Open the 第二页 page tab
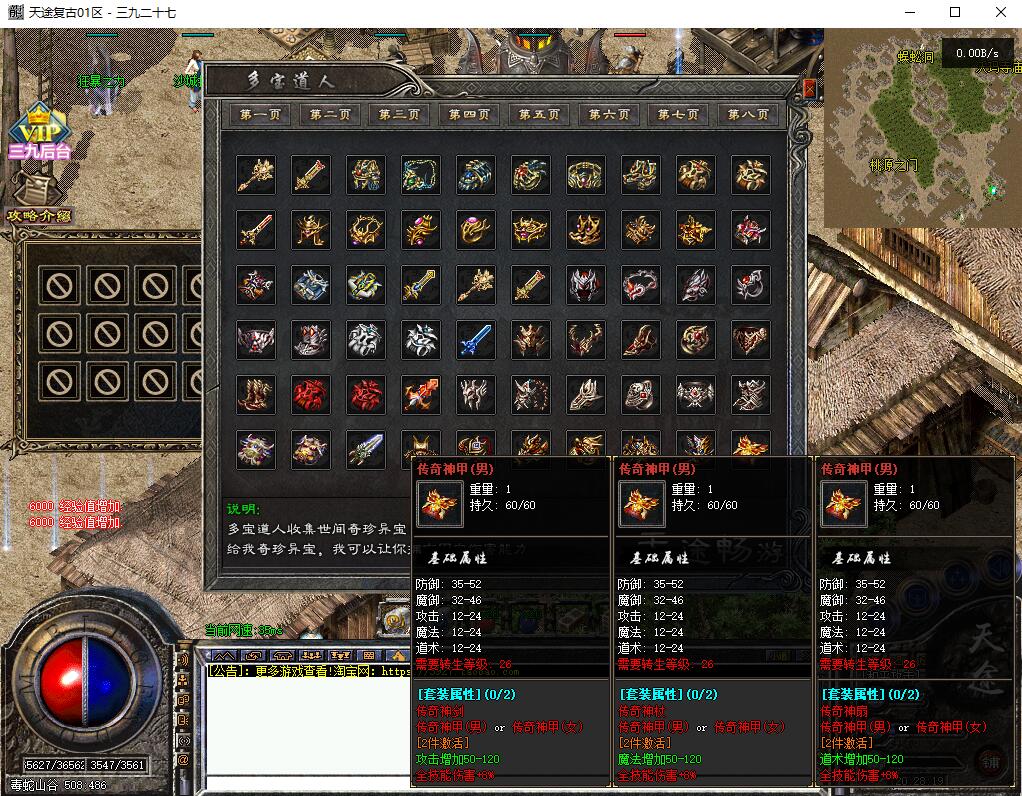 [330, 115]
